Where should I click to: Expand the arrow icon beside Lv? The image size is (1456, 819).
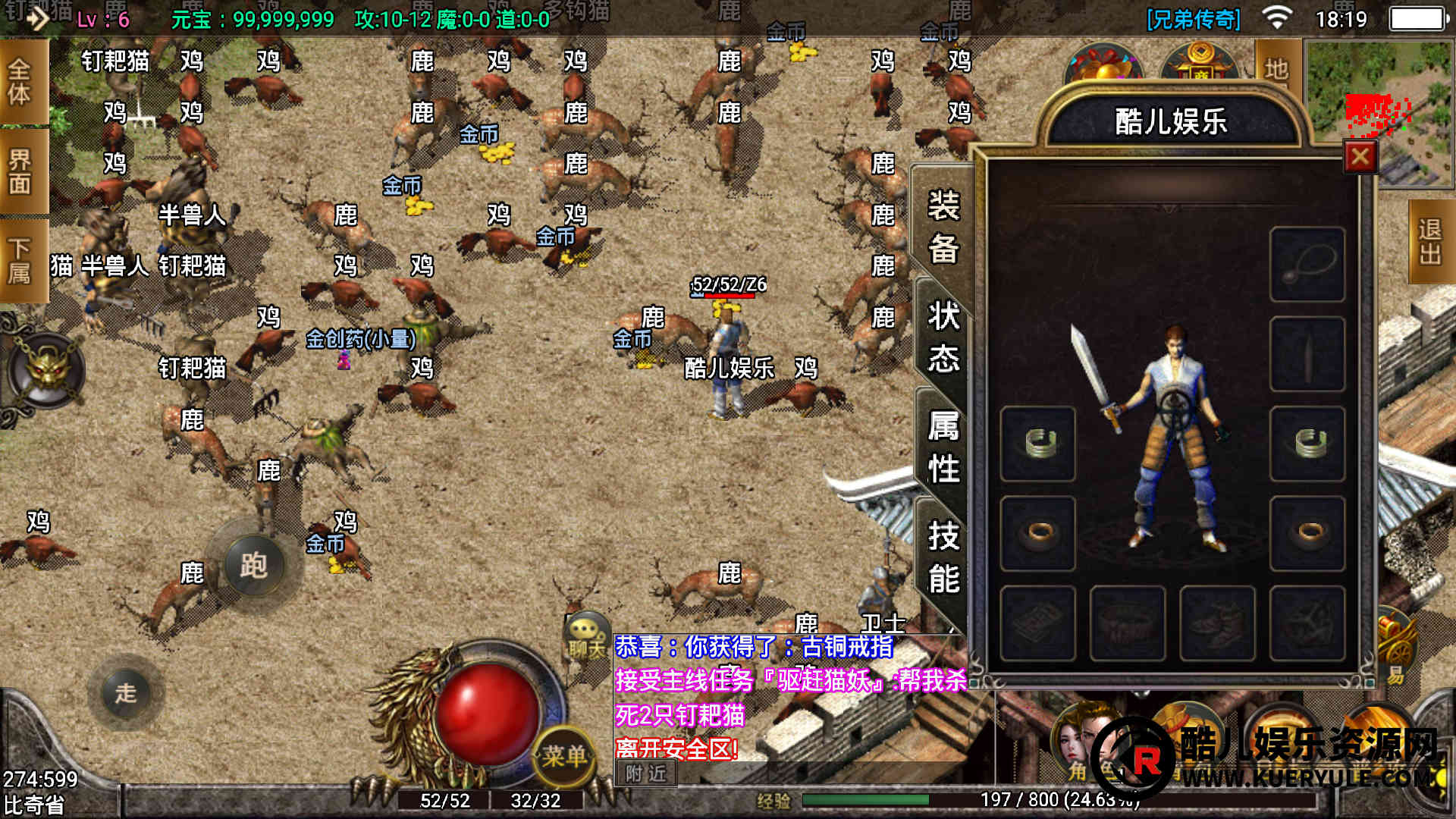tap(36, 18)
